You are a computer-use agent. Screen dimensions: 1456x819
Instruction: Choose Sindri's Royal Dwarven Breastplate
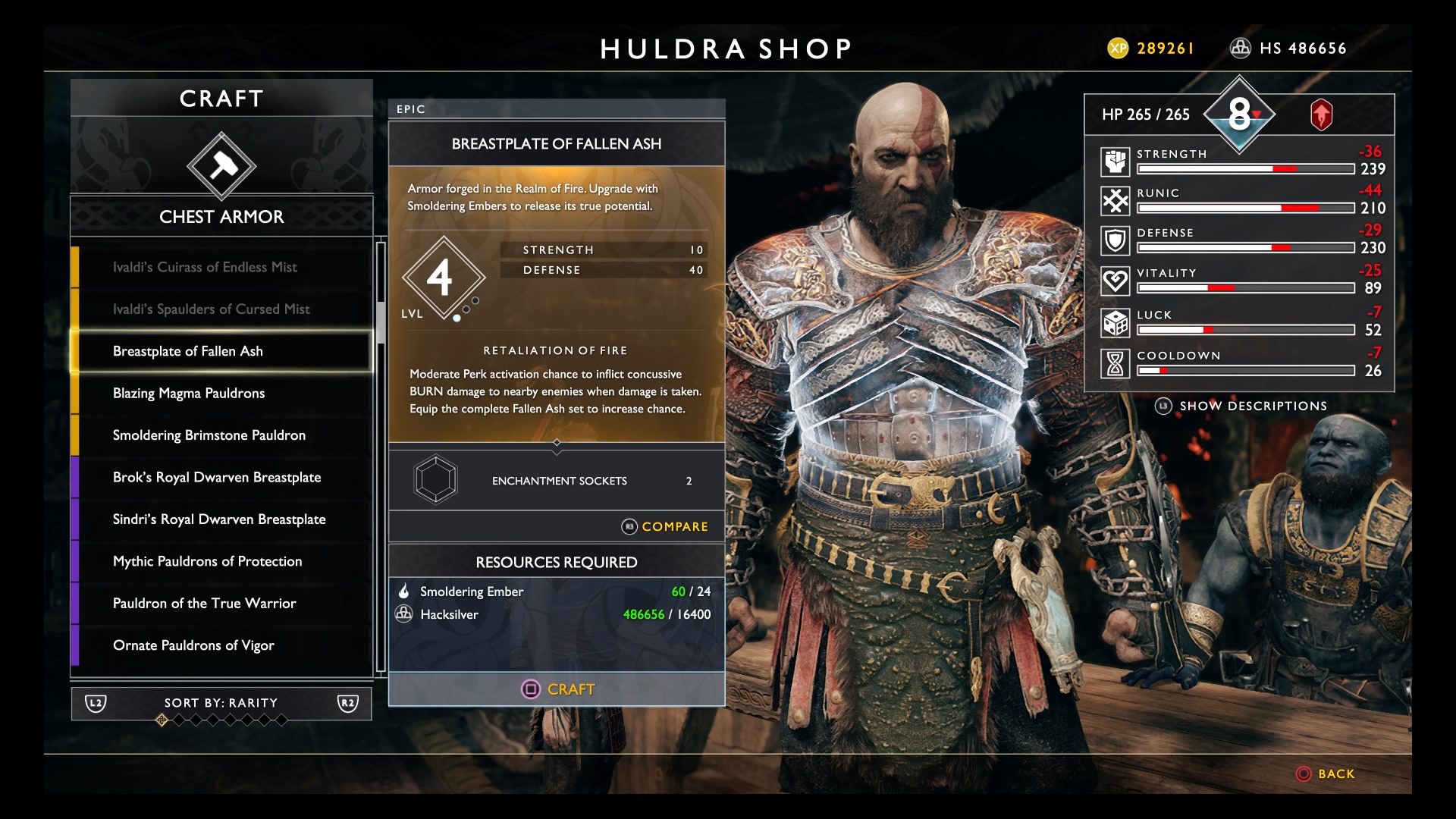219,519
